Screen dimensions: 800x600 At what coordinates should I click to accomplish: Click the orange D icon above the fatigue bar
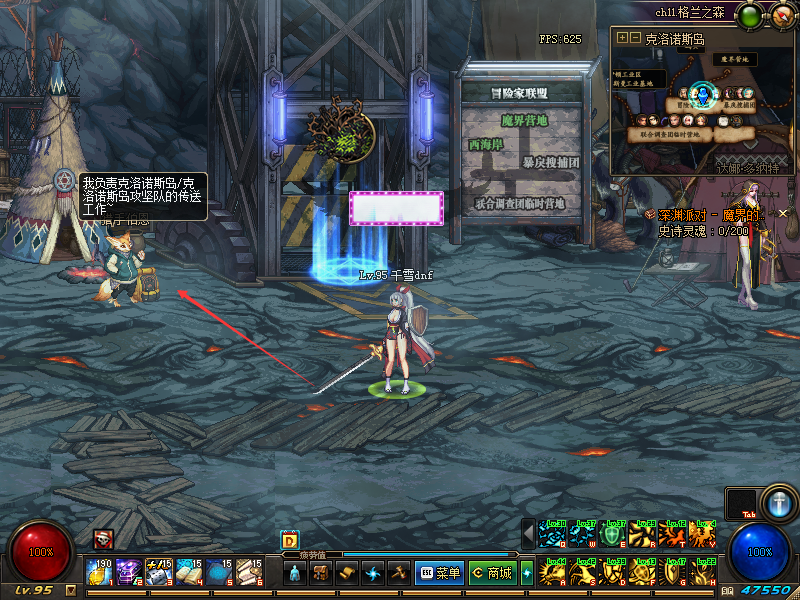click(x=289, y=539)
